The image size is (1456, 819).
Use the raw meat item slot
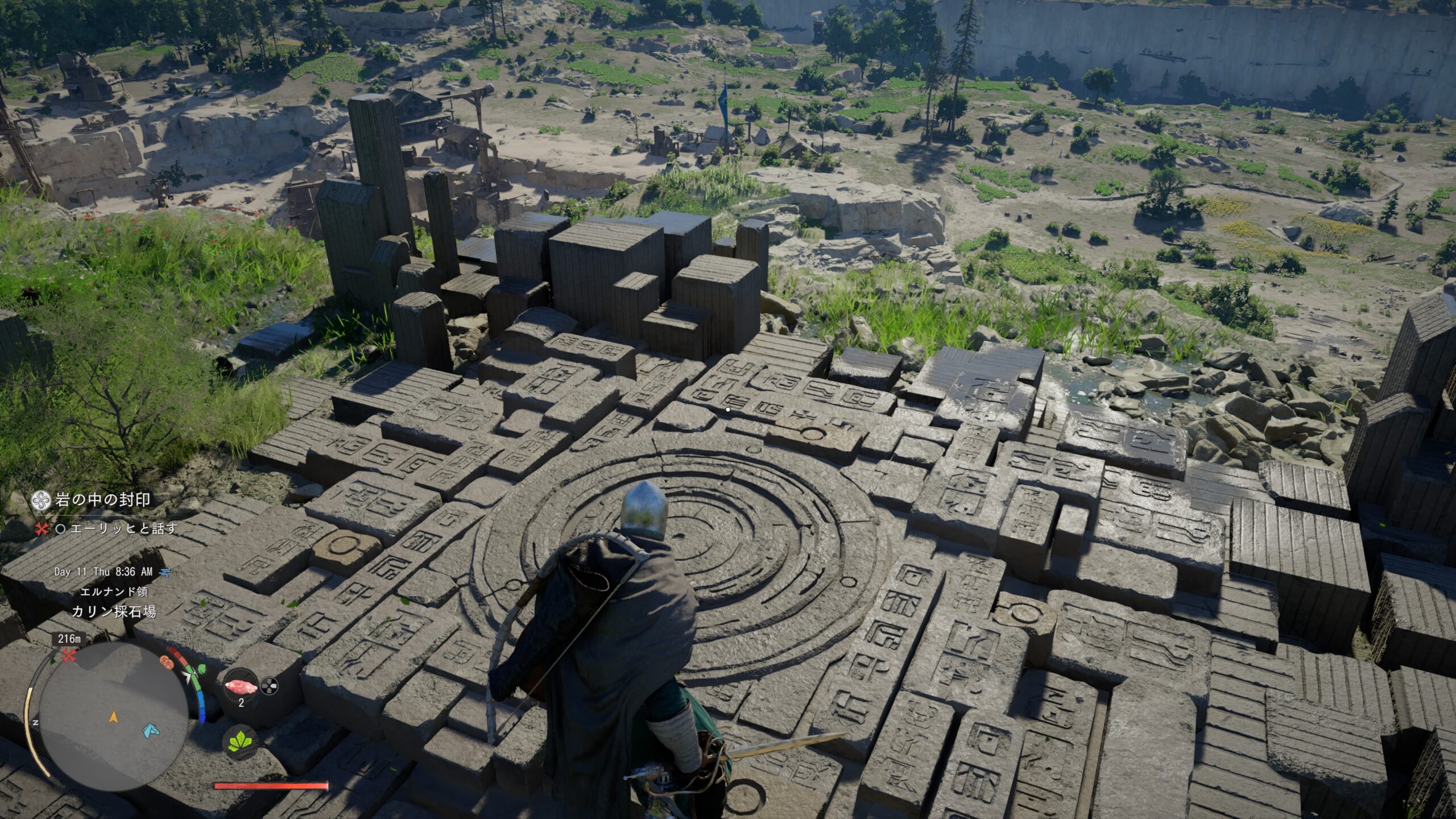(x=241, y=686)
